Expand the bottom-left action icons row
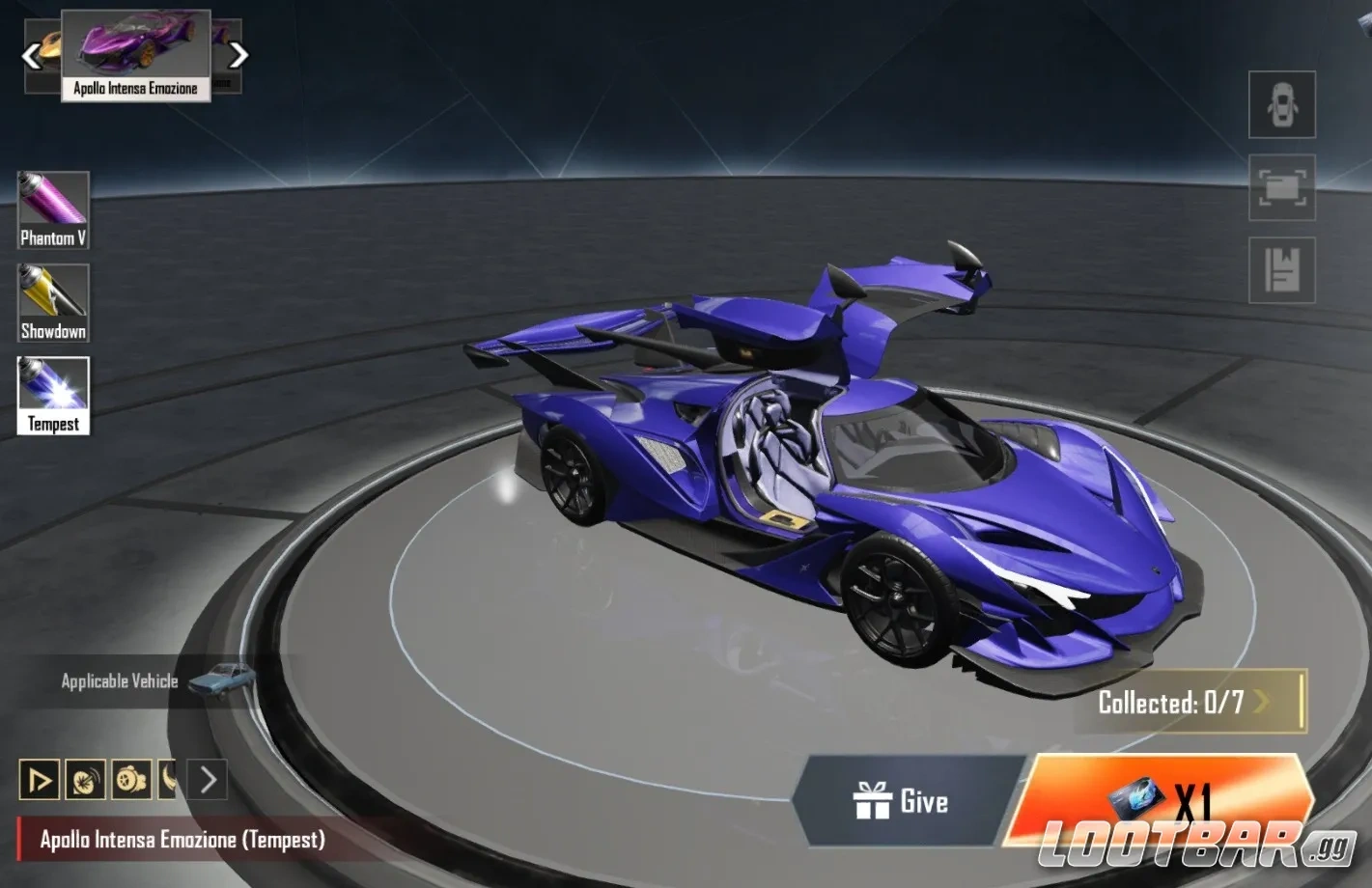 click(x=208, y=778)
